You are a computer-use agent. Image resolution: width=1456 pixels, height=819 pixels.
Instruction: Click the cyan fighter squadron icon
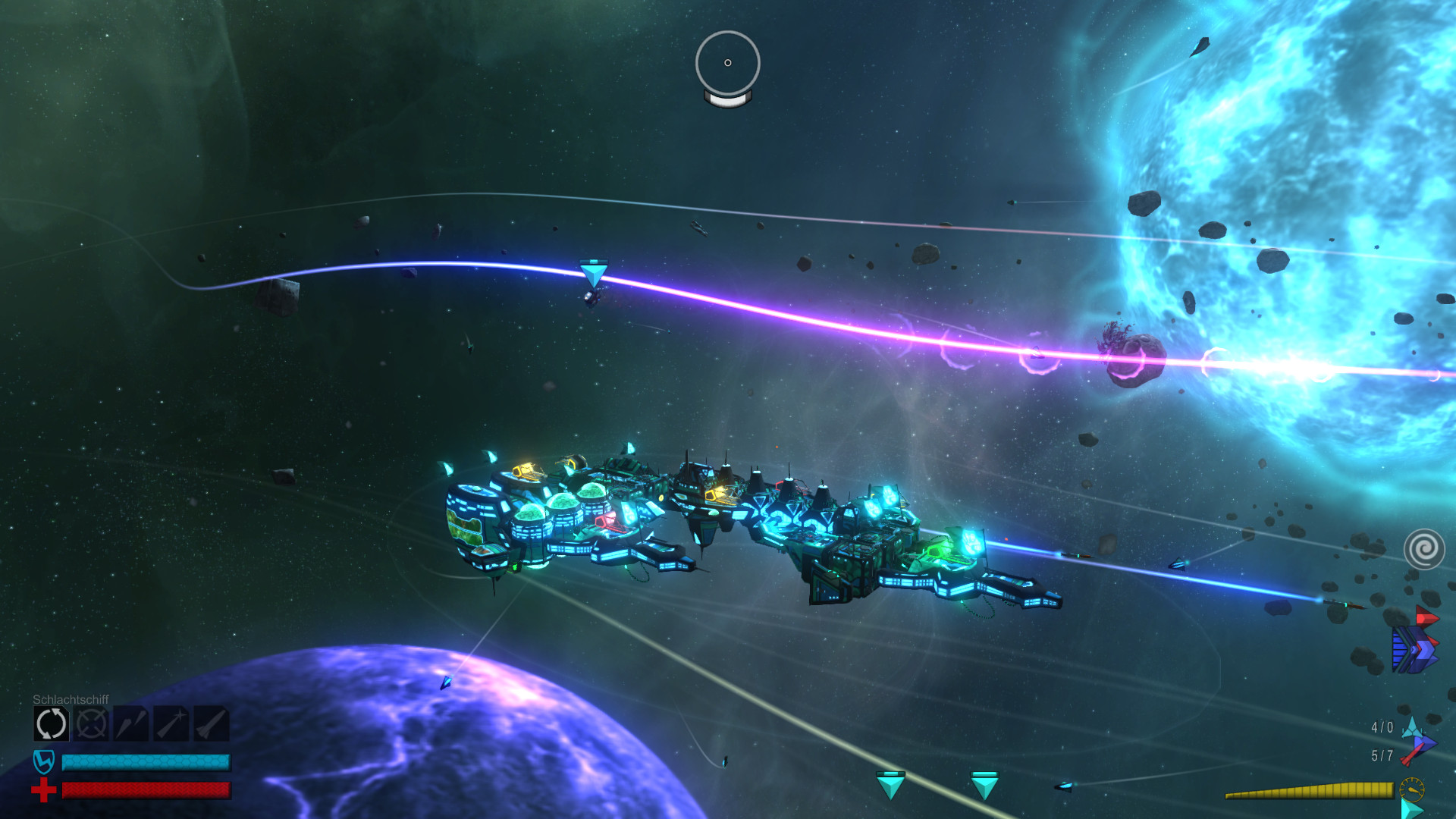1412,727
